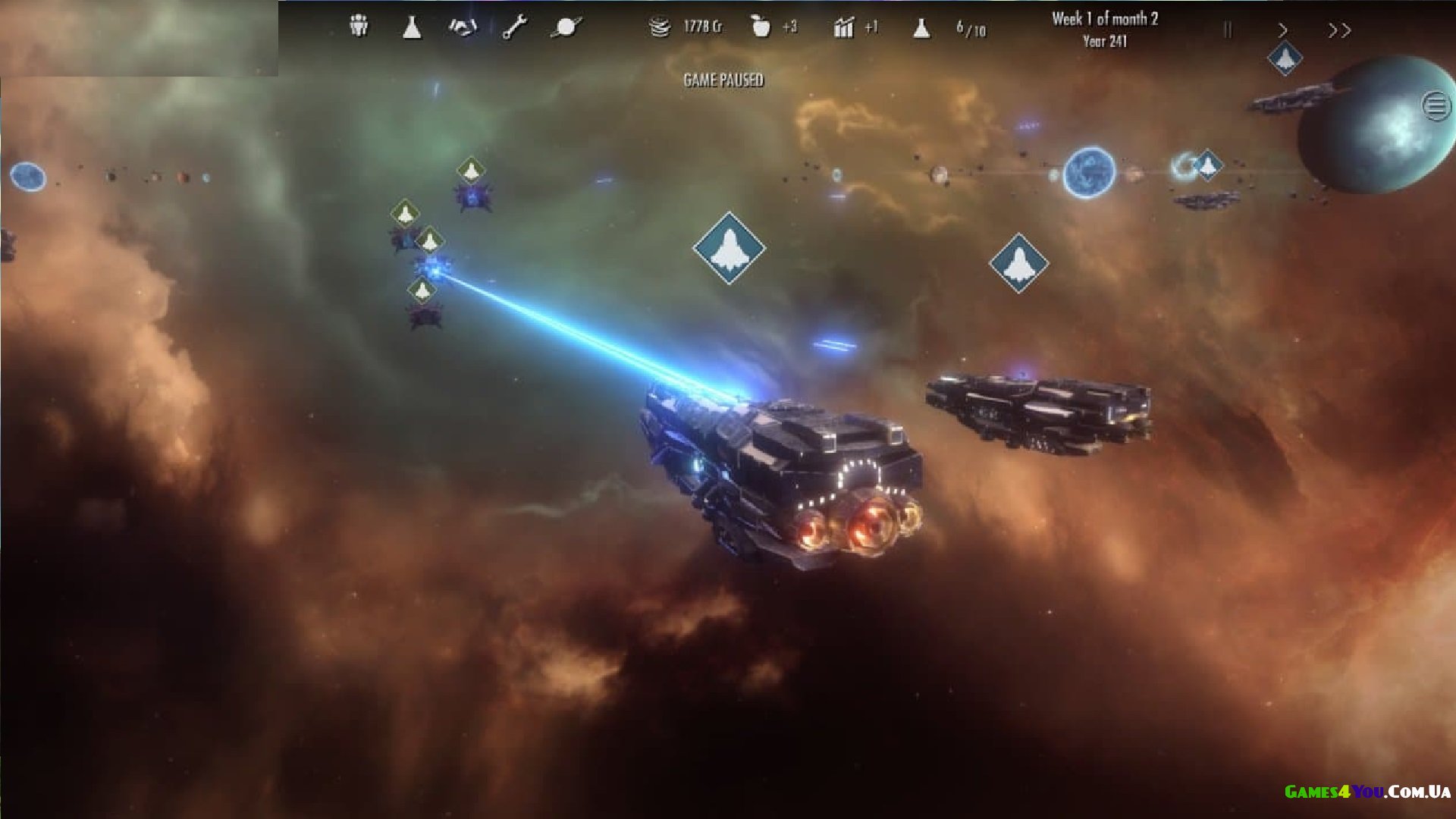Open ship design with the wrench icon

515,28
